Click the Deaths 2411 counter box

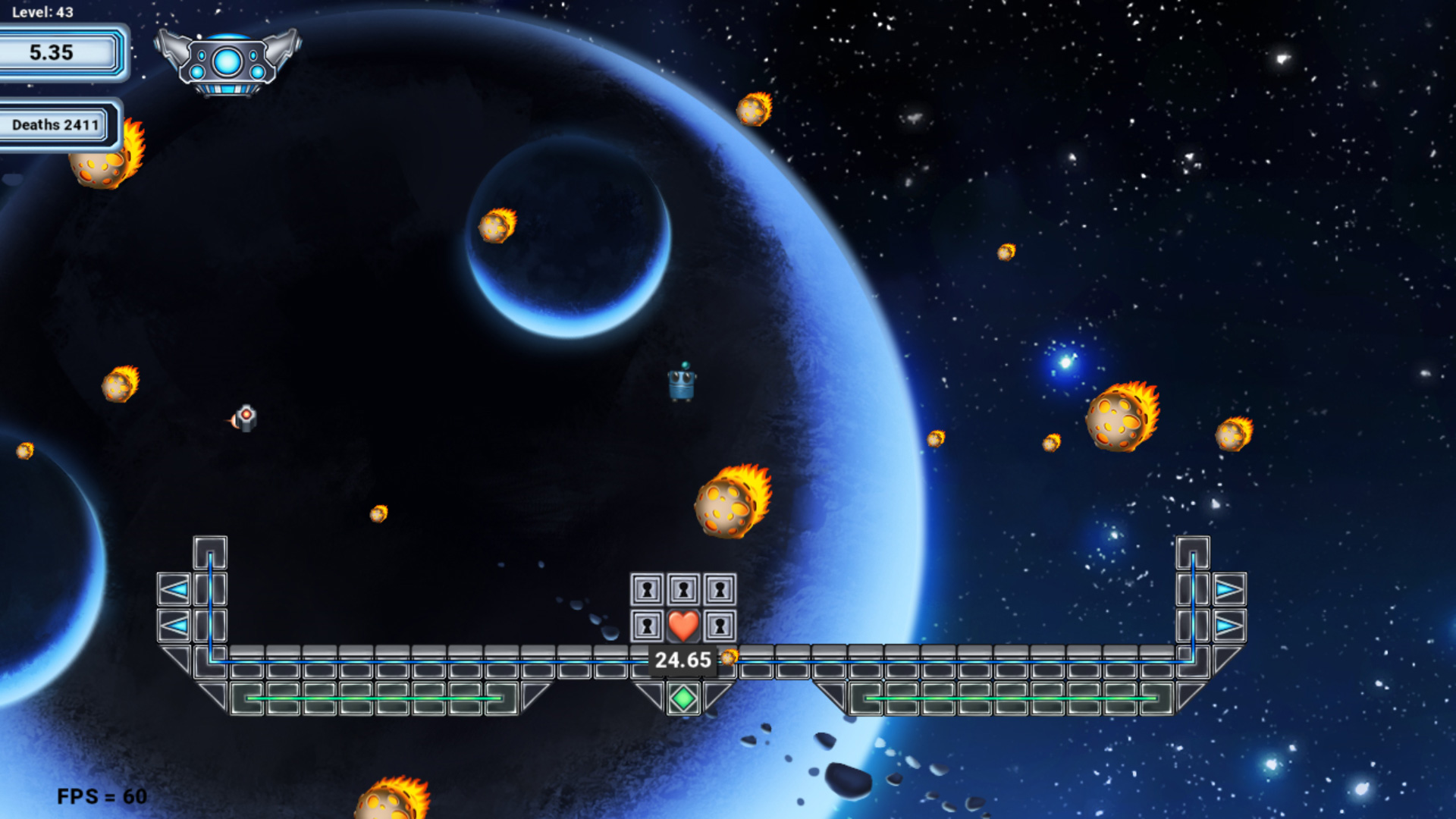(57, 124)
